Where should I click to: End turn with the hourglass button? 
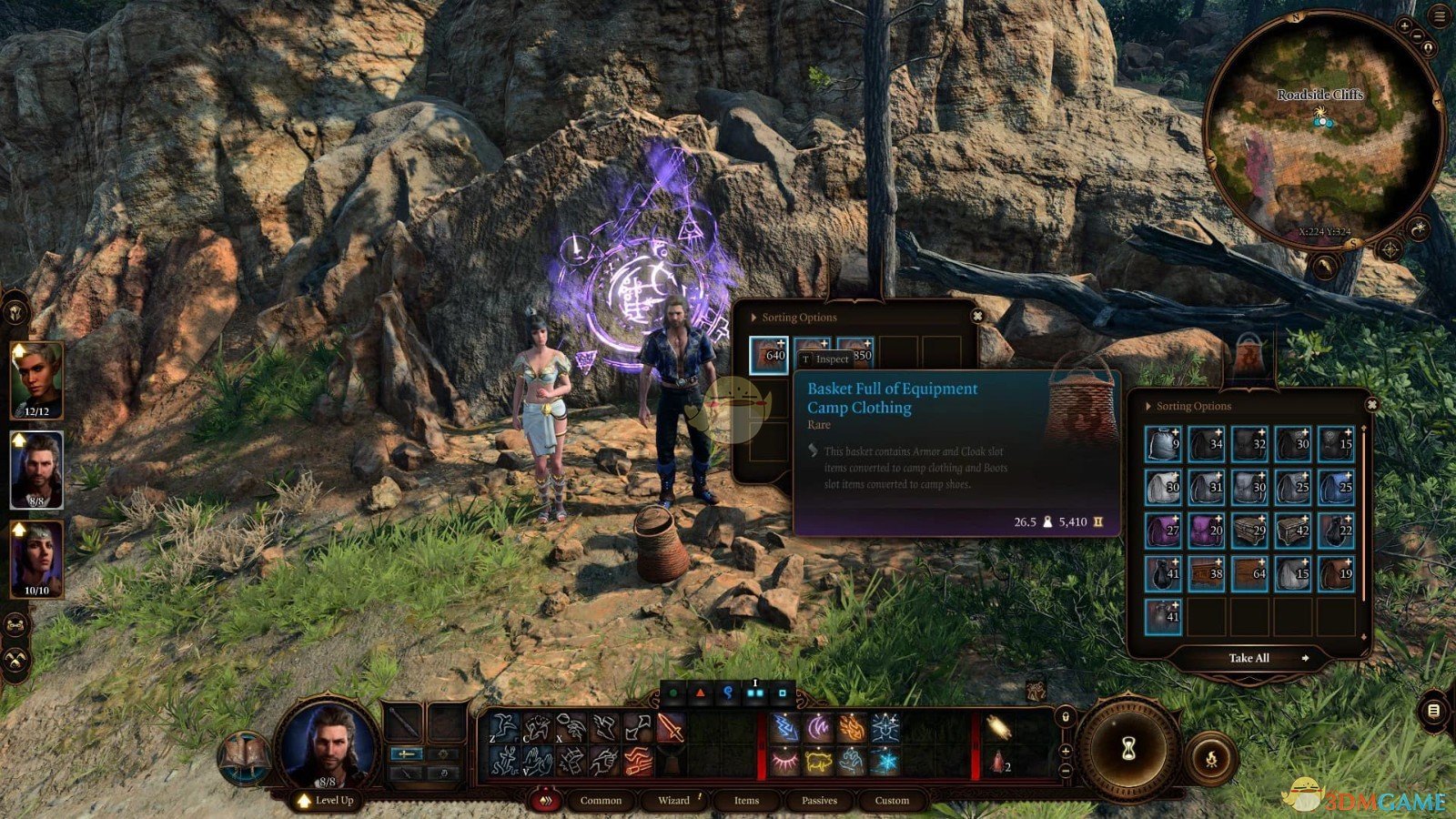click(1128, 749)
